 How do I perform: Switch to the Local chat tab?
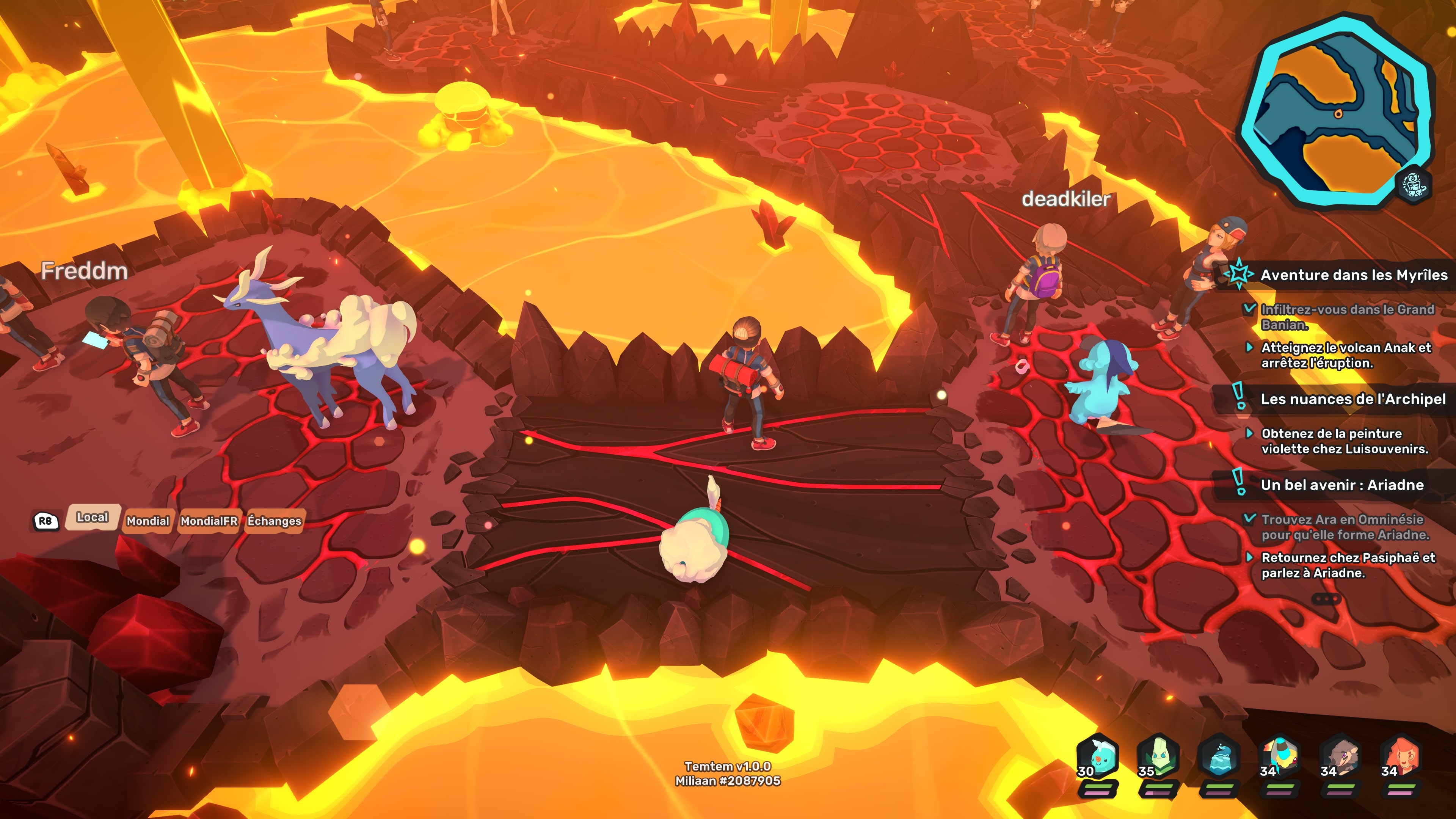[92, 517]
